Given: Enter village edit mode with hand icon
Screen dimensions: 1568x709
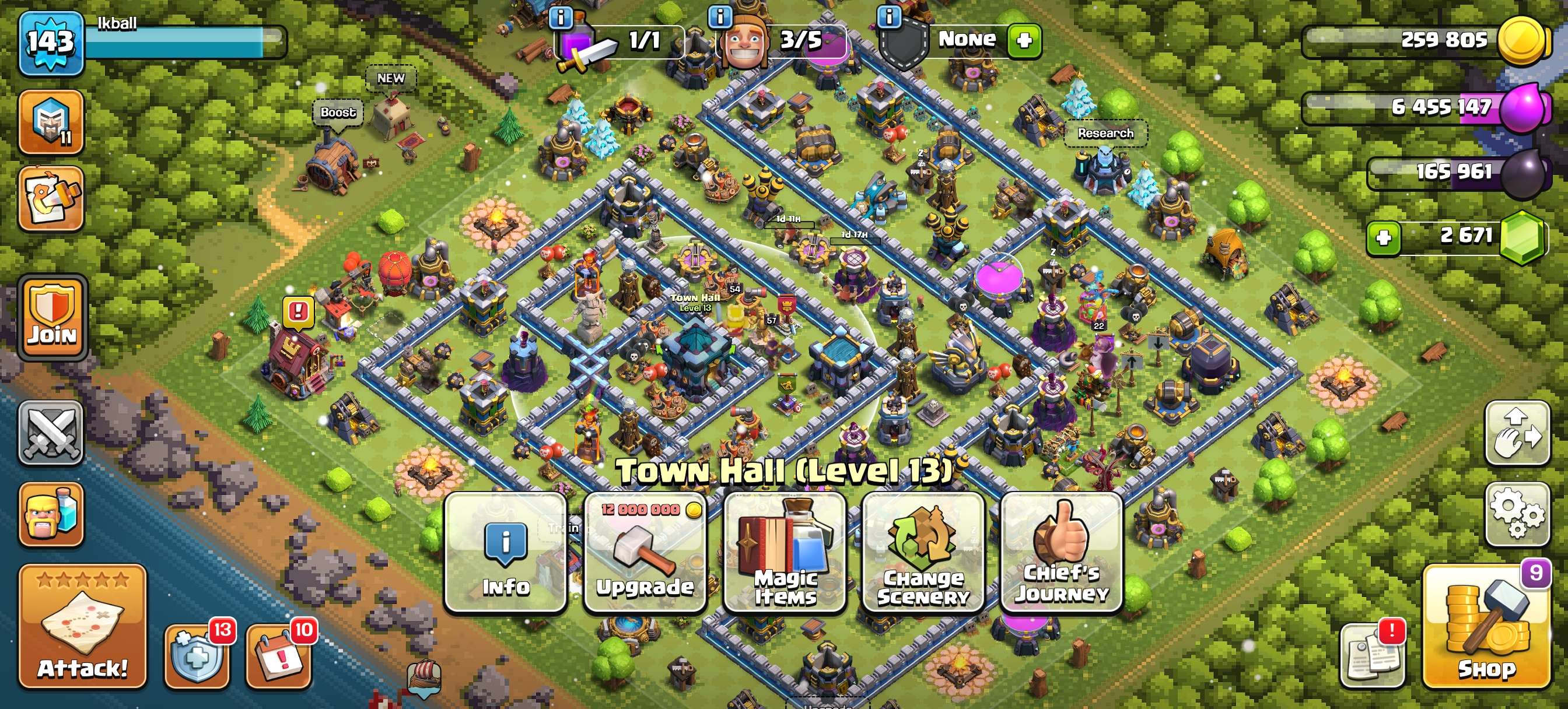Looking at the screenshot, I should tap(1517, 433).
